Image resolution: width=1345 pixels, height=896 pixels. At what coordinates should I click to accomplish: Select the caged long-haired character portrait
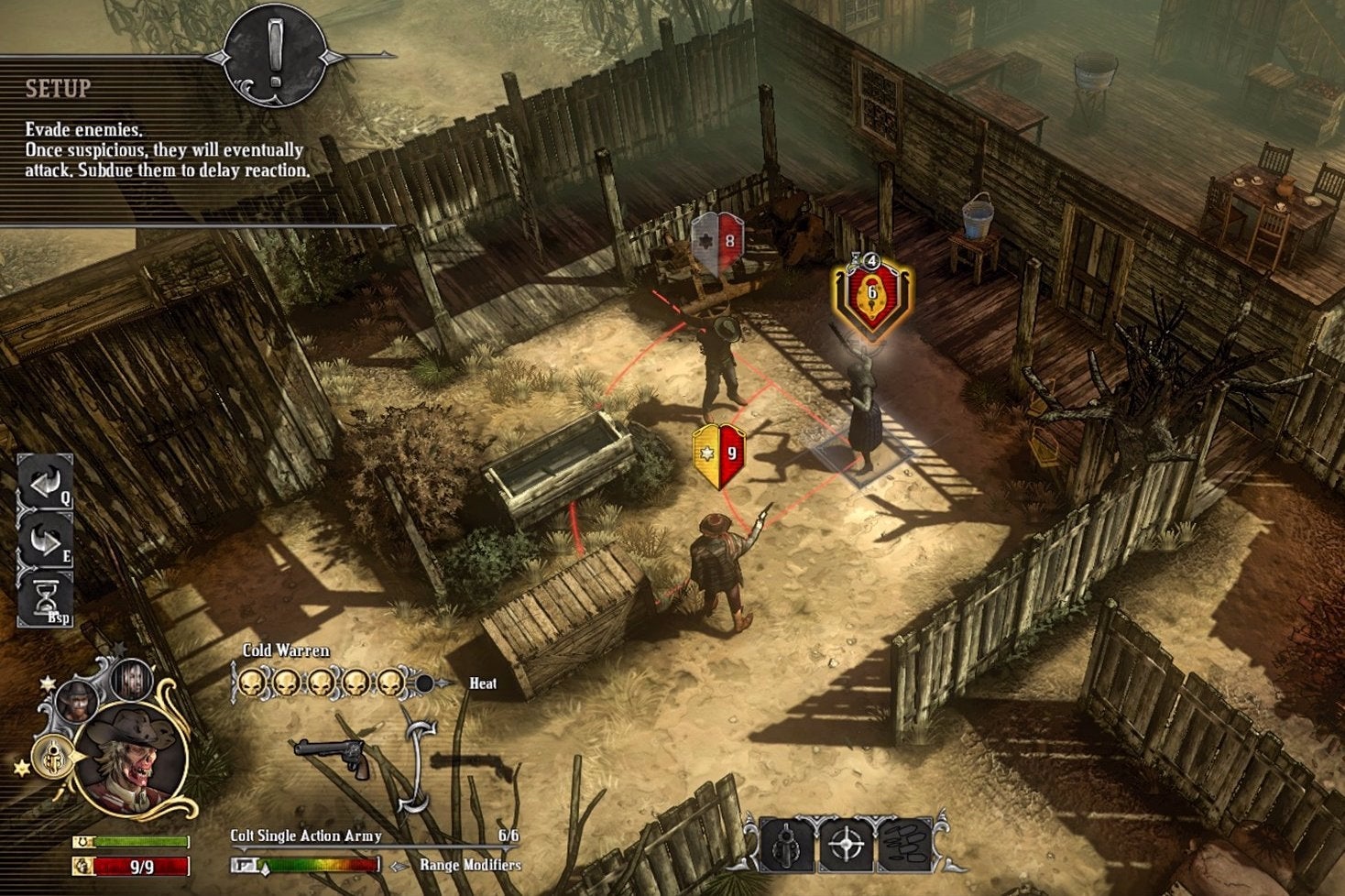(131, 679)
